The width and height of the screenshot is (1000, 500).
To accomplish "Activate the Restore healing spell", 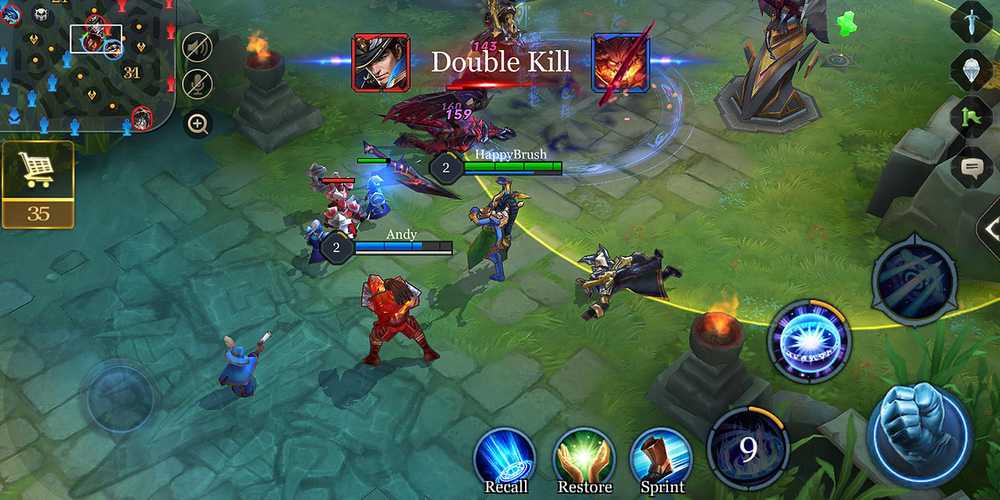I will tap(584, 459).
